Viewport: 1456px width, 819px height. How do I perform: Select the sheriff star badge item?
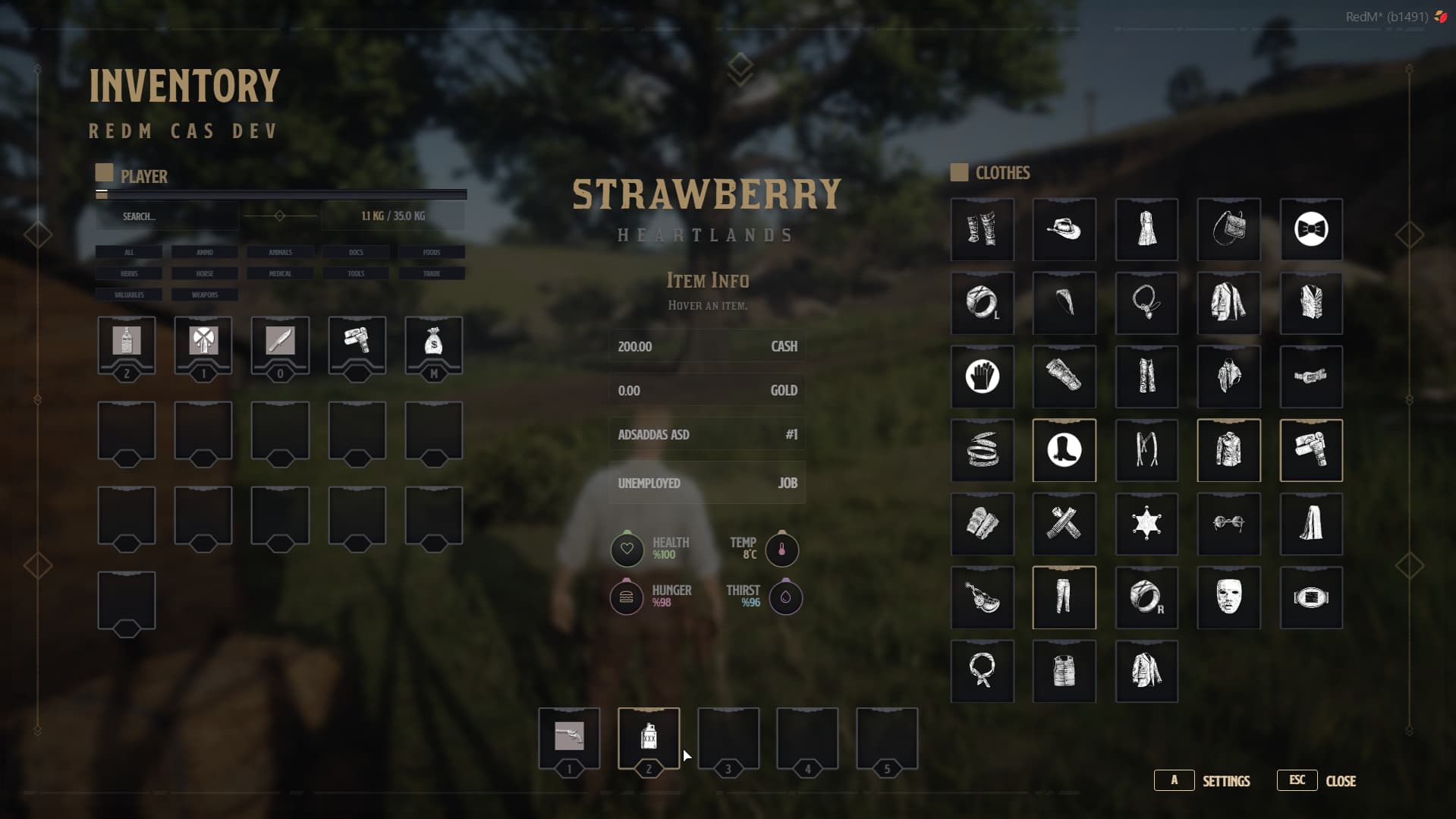1146,524
